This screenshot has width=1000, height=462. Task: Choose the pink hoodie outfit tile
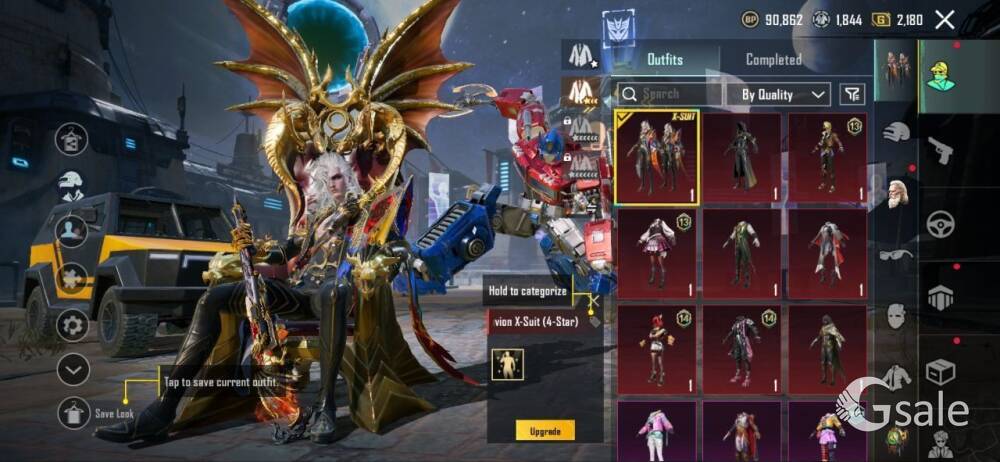click(x=657, y=431)
